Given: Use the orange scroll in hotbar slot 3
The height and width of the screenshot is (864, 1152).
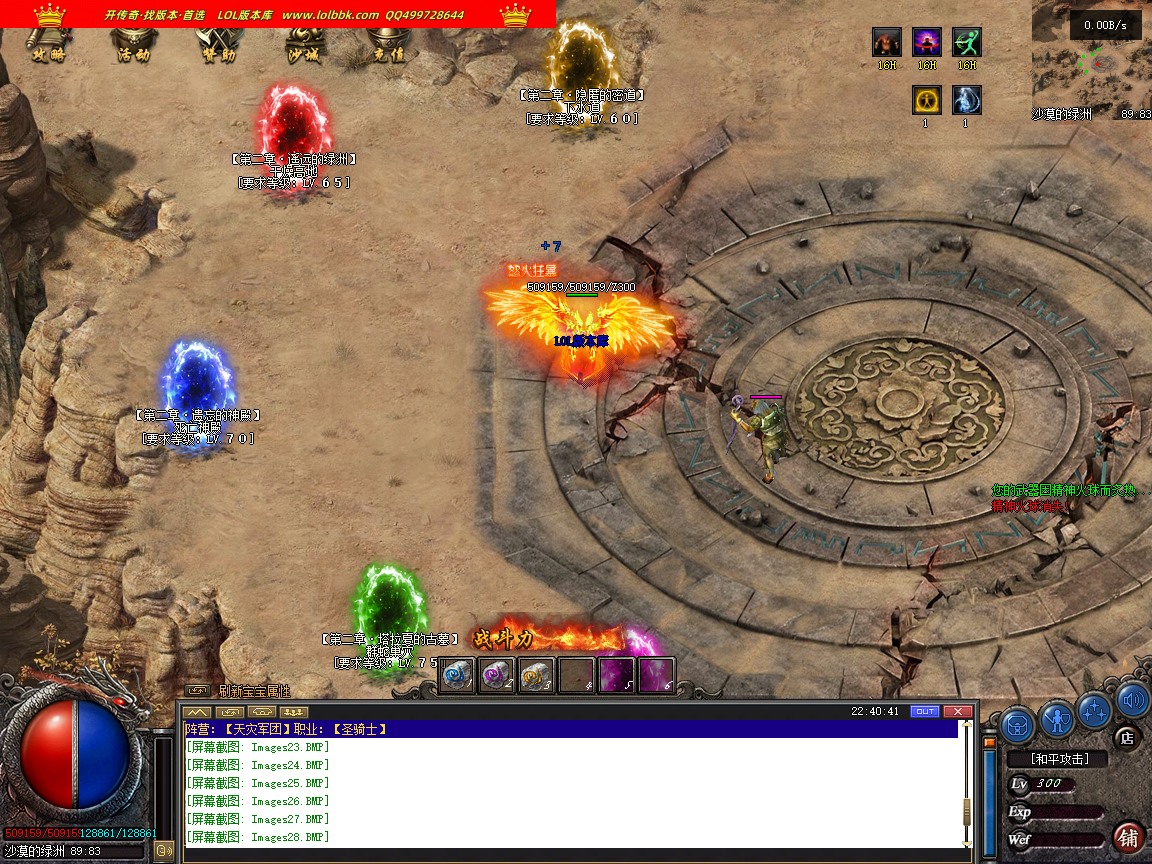Looking at the screenshot, I should coord(537,675).
